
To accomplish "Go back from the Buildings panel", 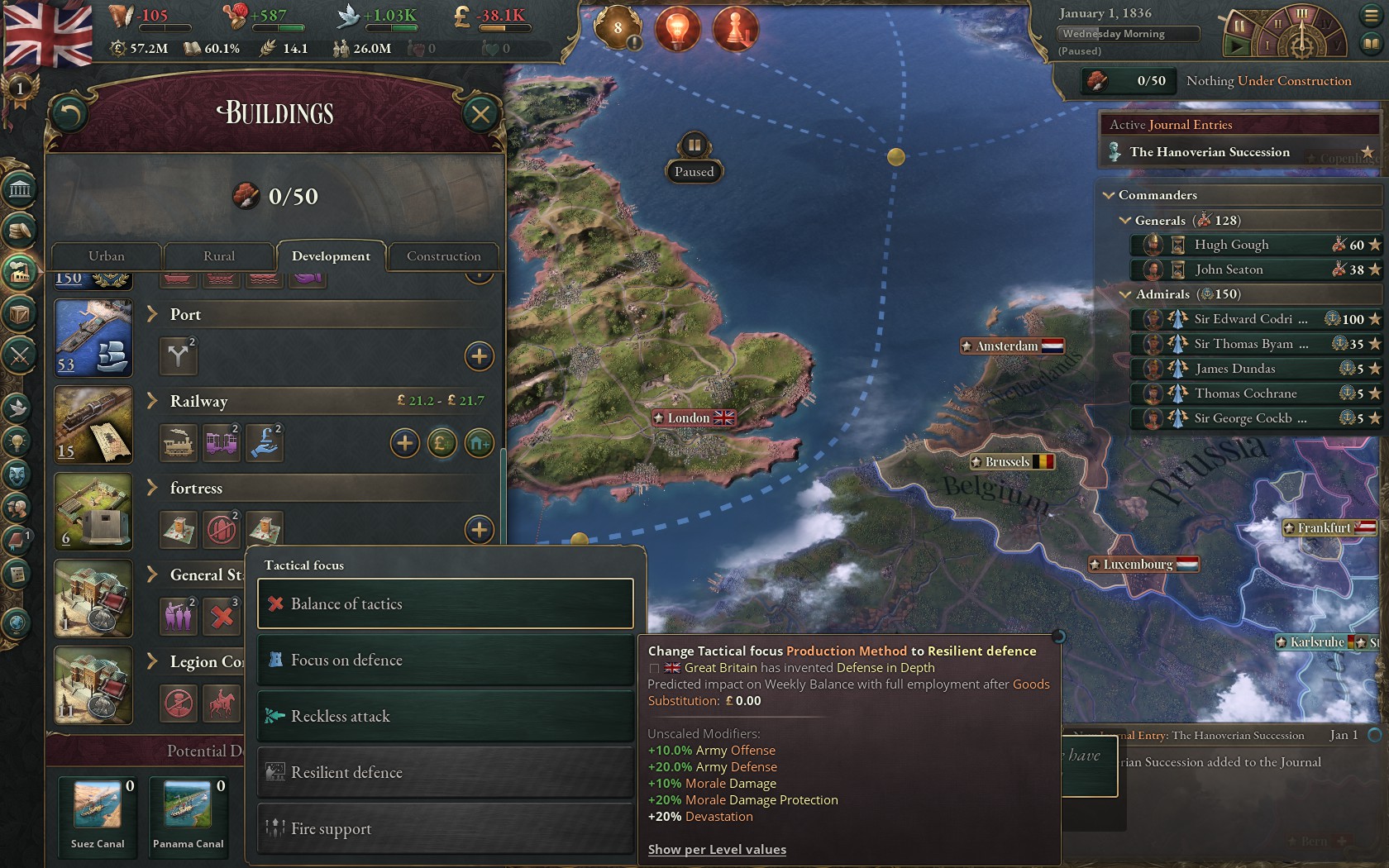I will (x=69, y=114).
